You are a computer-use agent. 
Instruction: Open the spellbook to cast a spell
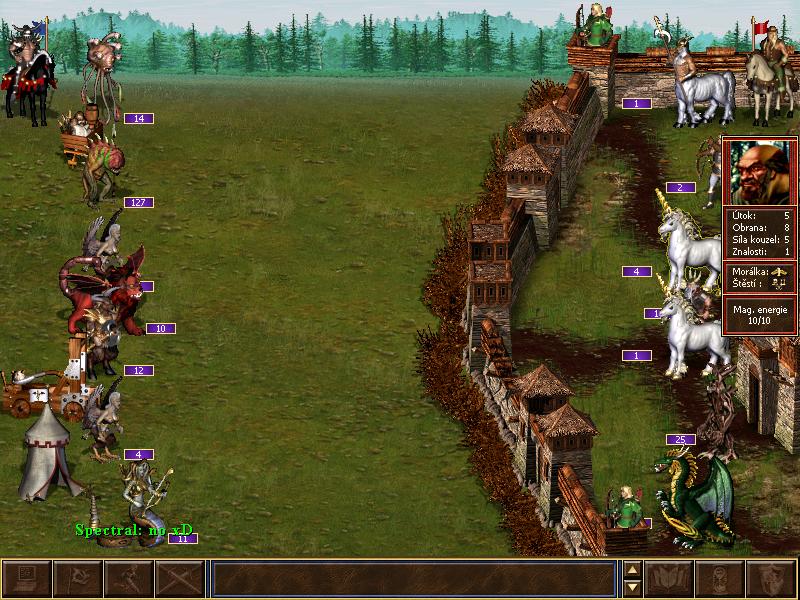pos(670,579)
